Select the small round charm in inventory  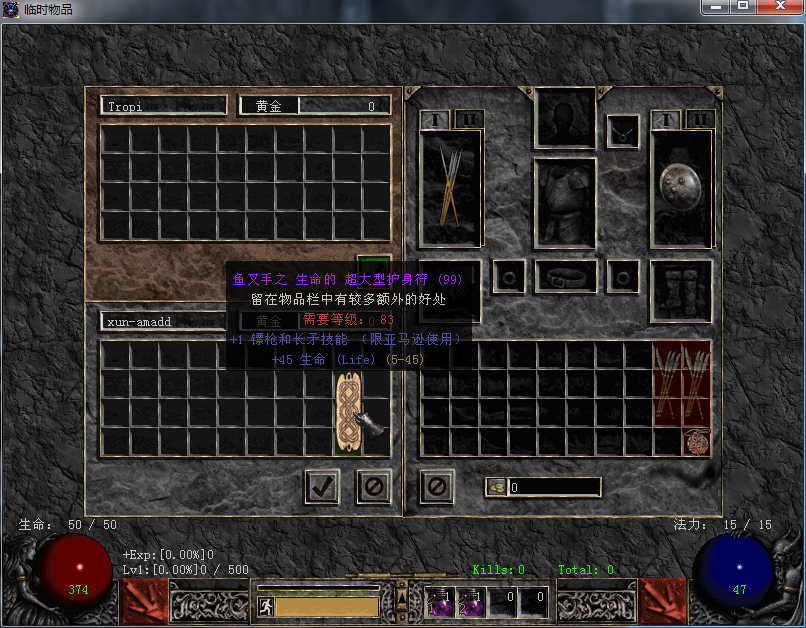tap(695, 442)
